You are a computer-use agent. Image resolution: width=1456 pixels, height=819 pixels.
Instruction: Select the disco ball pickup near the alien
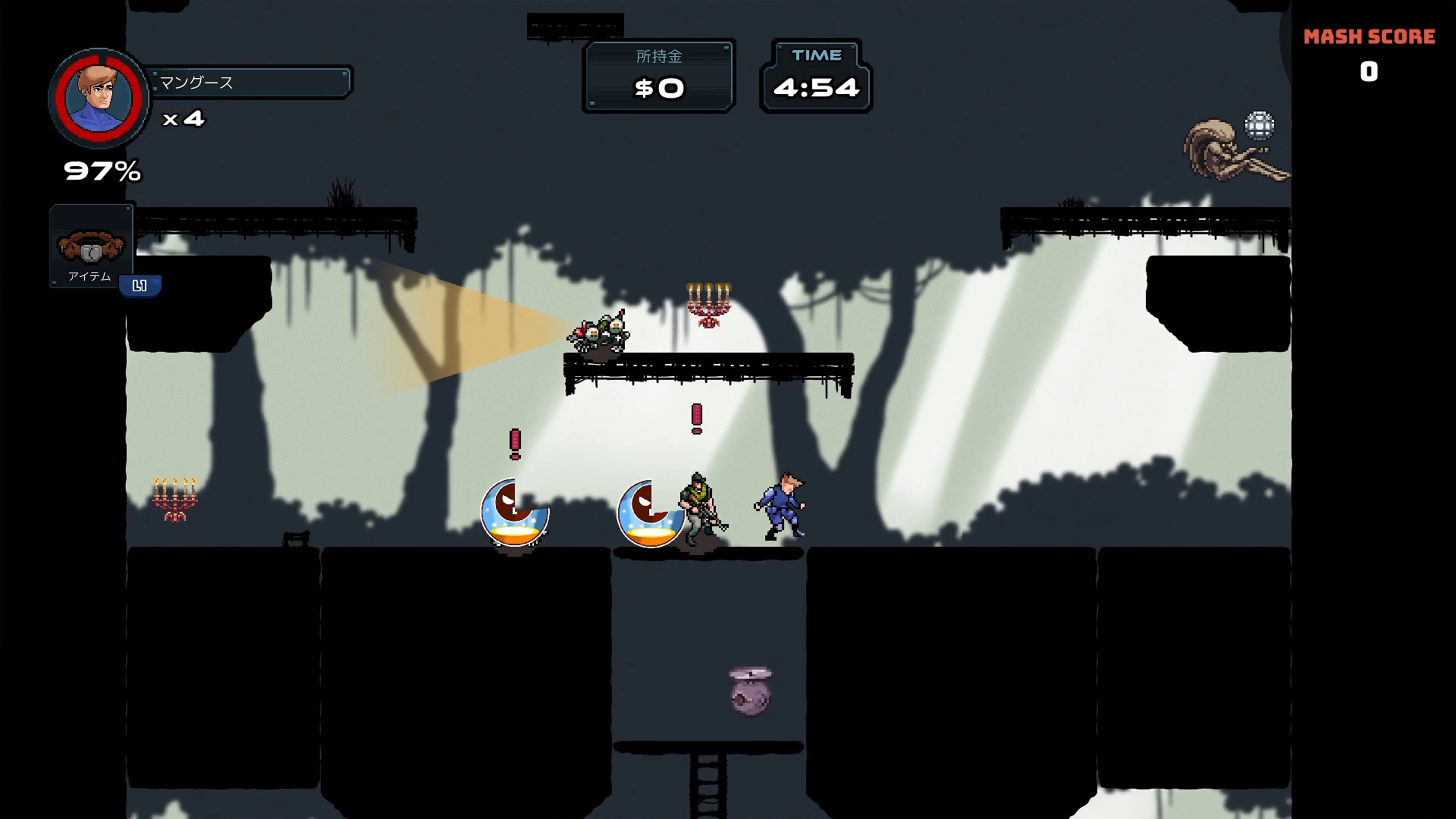[1260, 126]
